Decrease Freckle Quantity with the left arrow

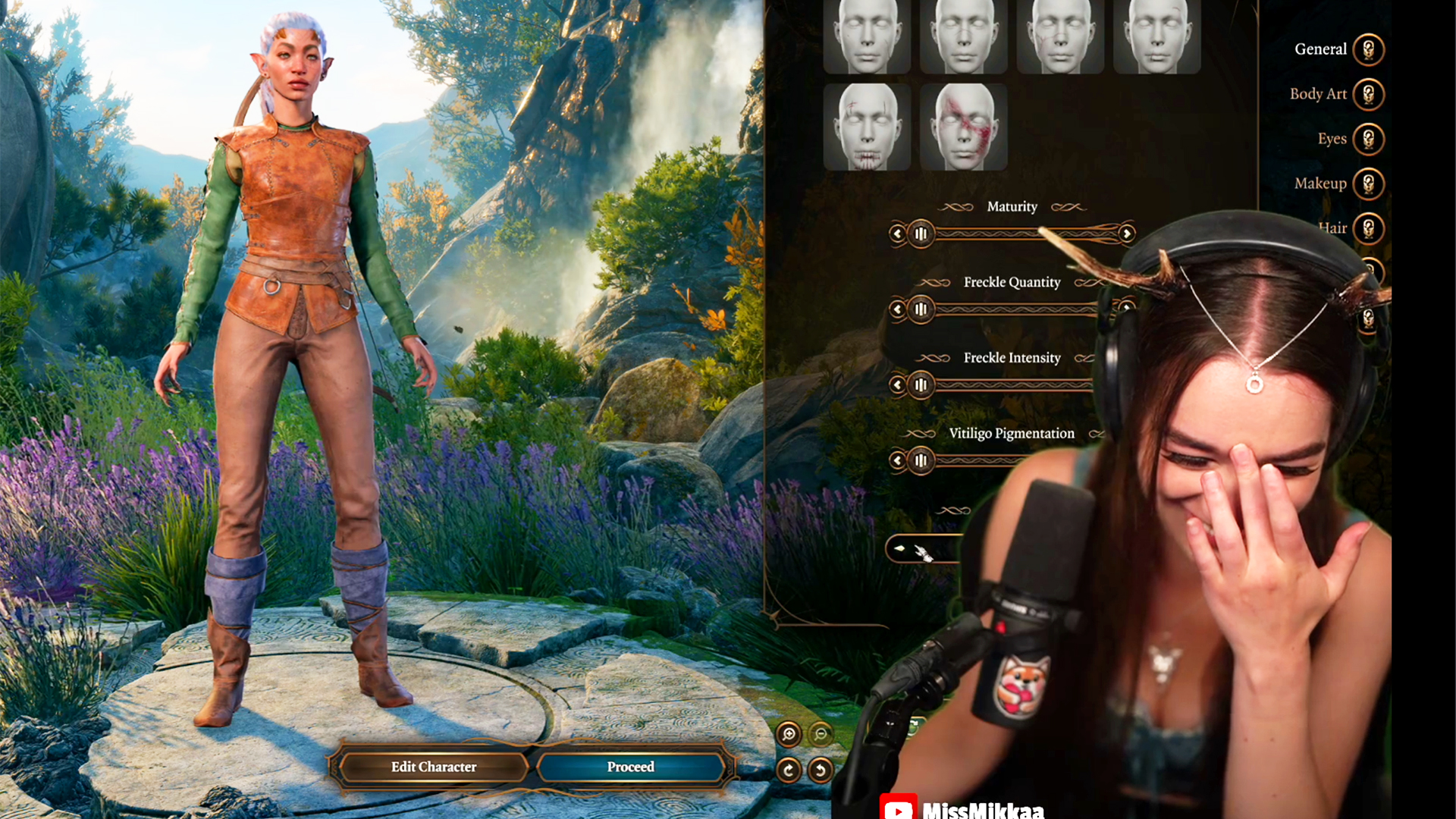[896, 310]
